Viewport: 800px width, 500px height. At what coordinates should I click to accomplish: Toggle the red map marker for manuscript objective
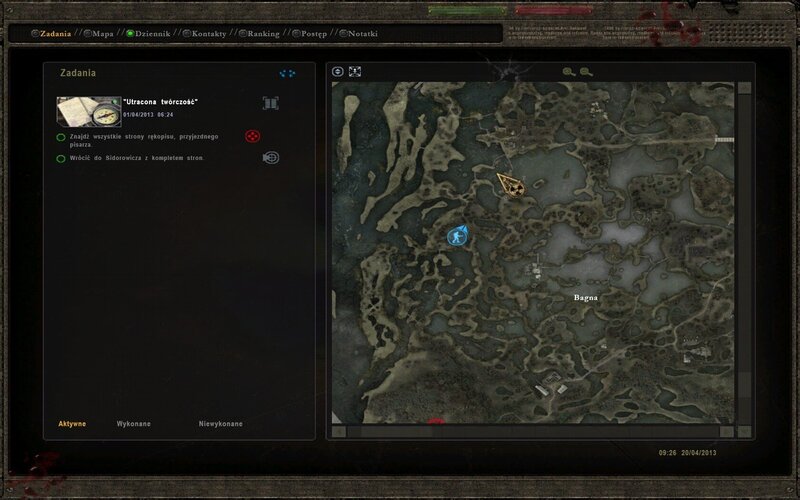253,136
